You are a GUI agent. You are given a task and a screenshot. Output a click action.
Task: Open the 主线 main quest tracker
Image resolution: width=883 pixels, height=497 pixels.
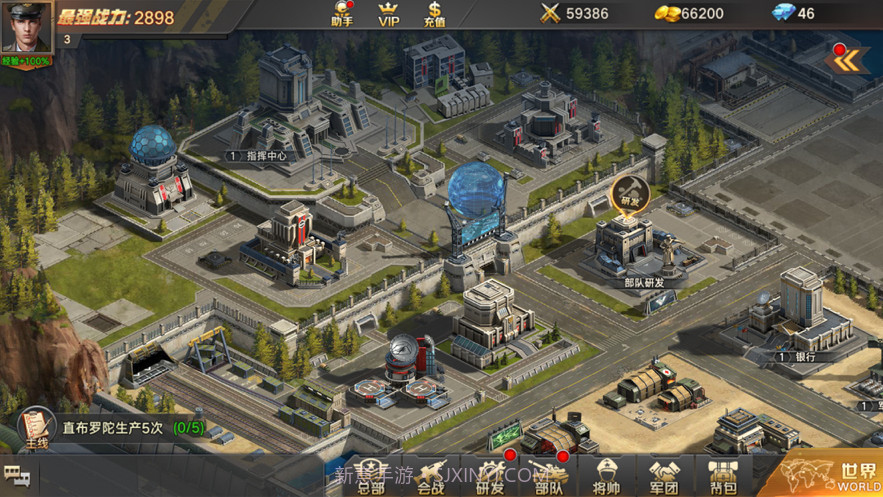[x=37, y=426]
